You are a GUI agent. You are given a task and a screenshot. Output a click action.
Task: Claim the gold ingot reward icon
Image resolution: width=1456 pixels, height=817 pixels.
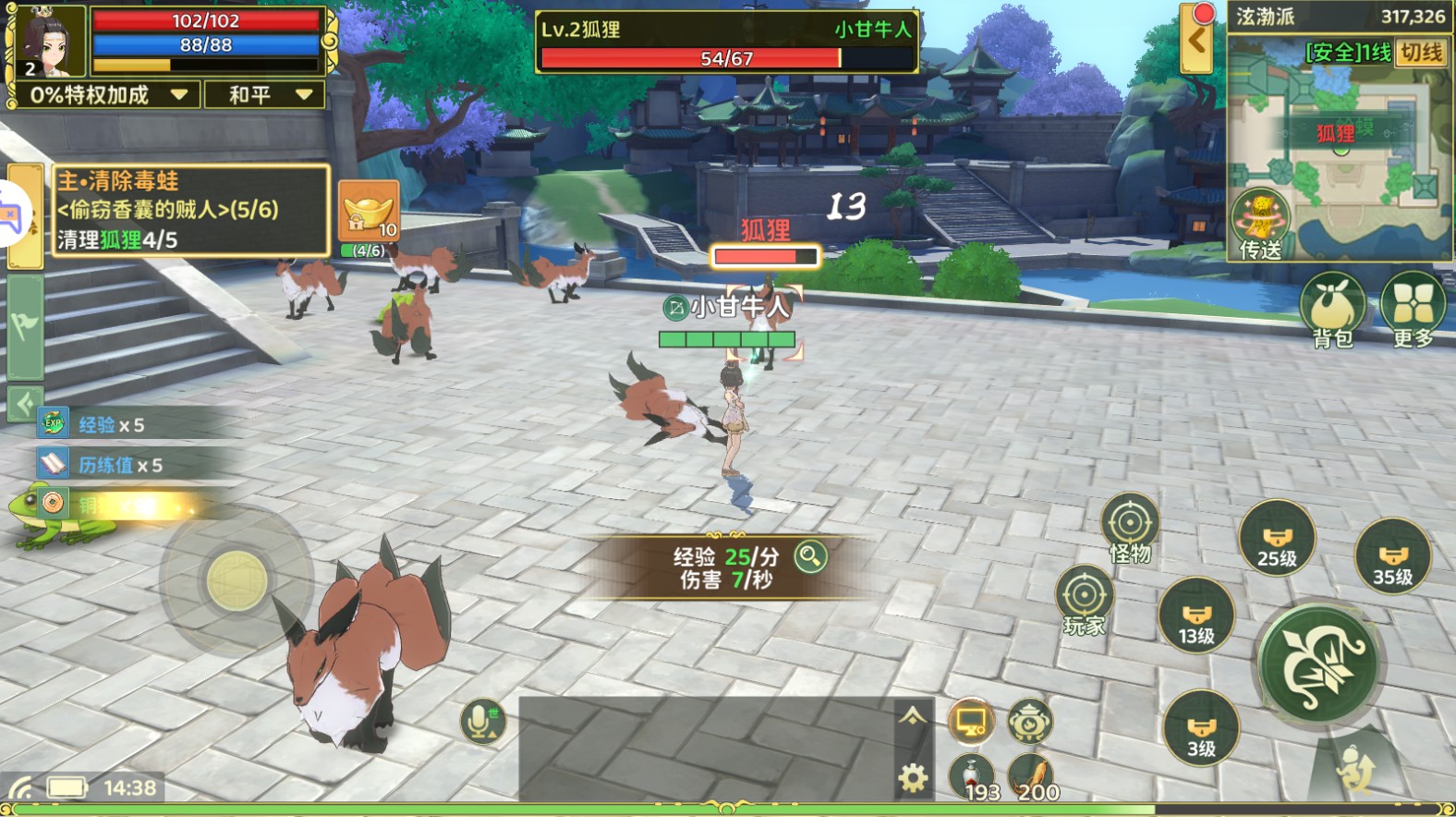[369, 212]
